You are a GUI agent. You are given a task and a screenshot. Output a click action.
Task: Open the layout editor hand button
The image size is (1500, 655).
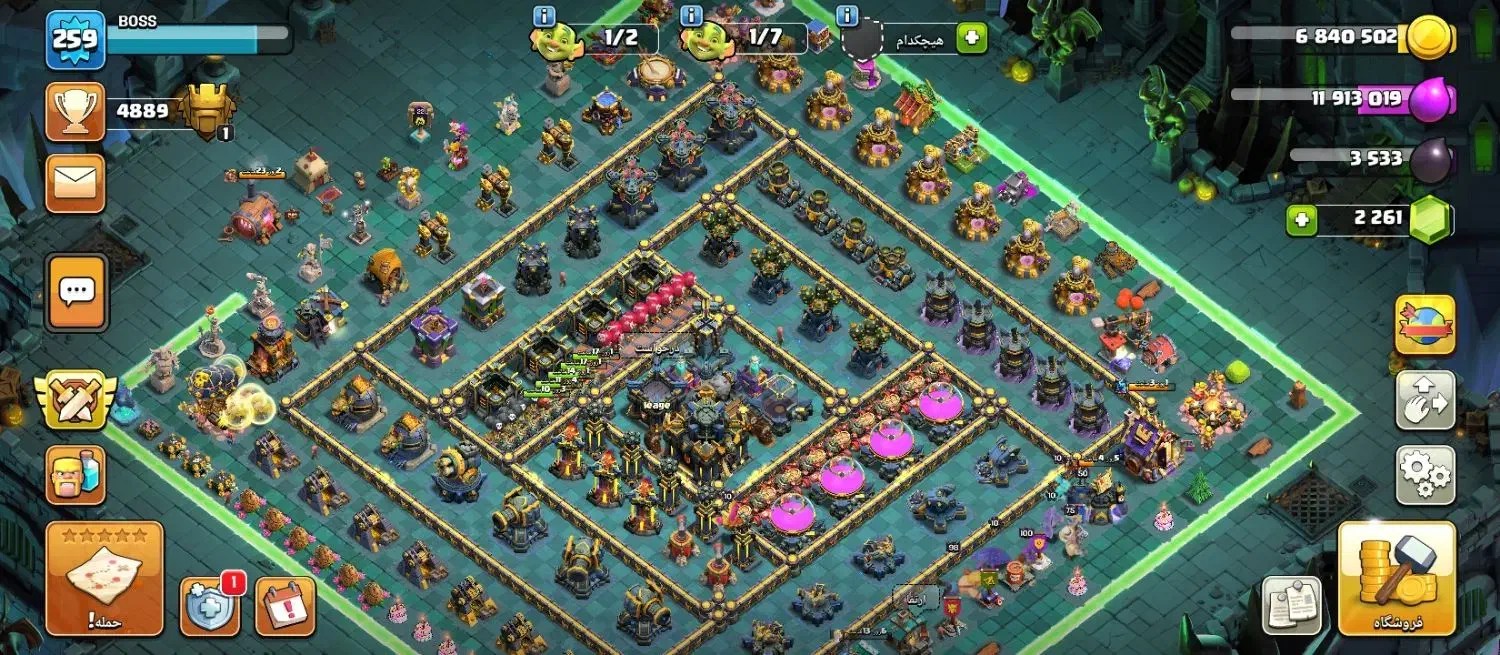[1425, 400]
